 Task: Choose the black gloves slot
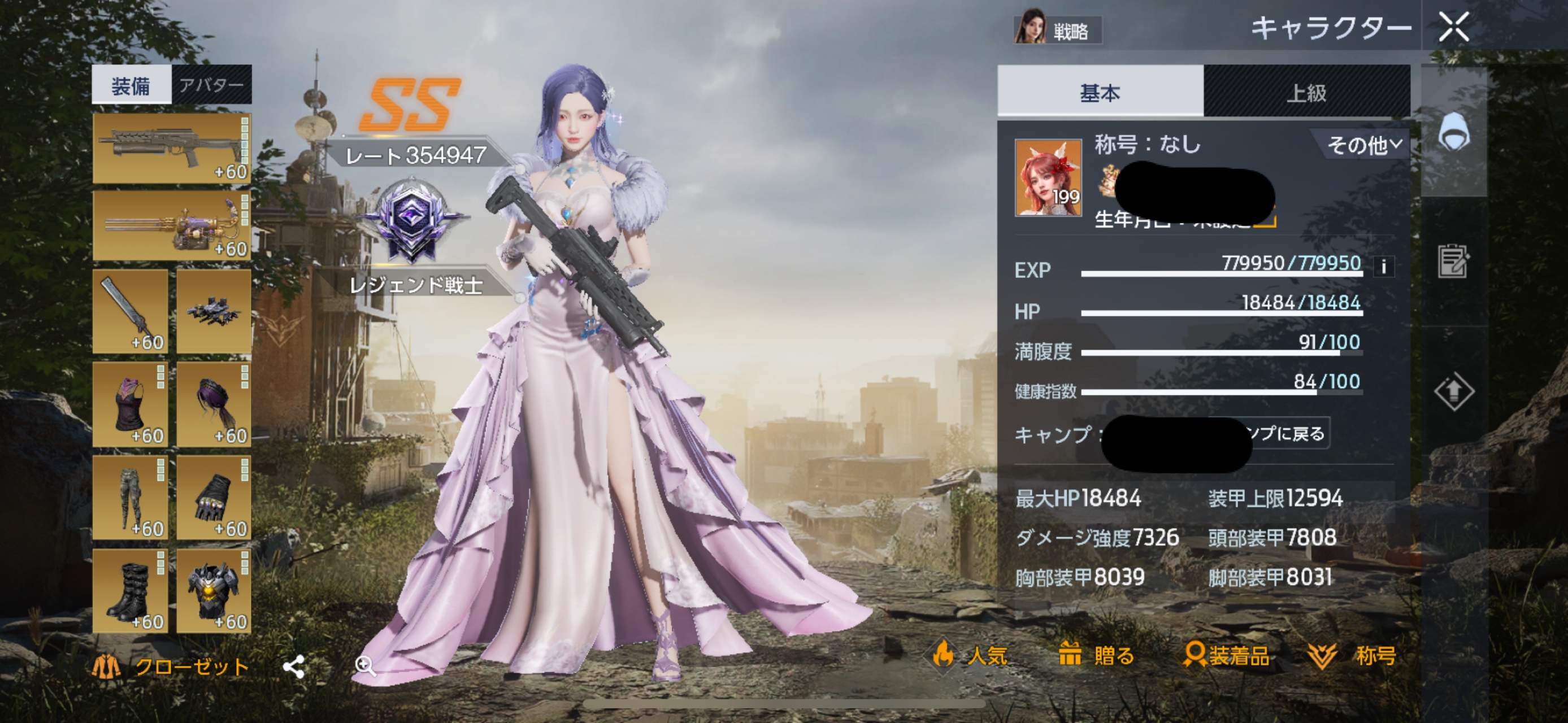point(214,498)
